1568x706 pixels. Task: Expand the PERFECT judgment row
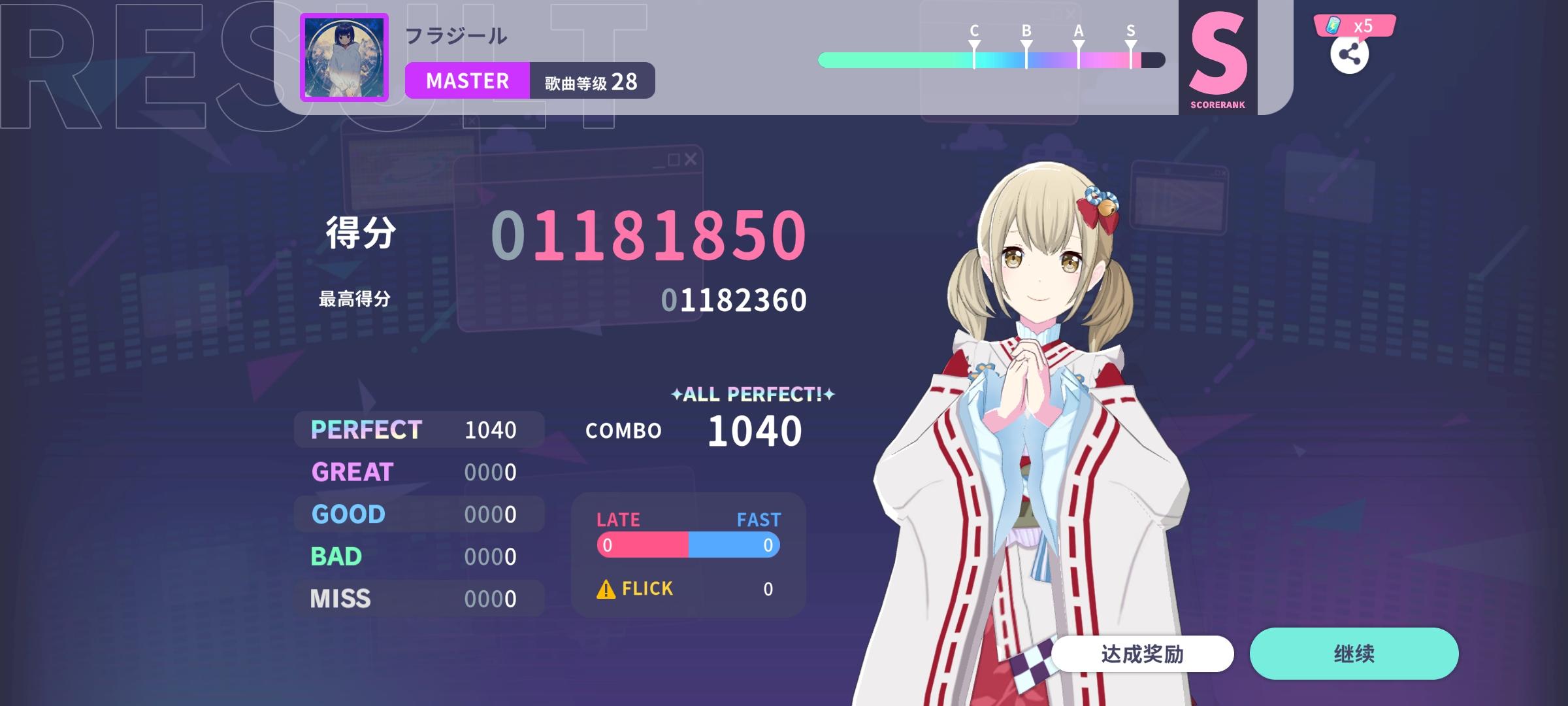[418, 429]
